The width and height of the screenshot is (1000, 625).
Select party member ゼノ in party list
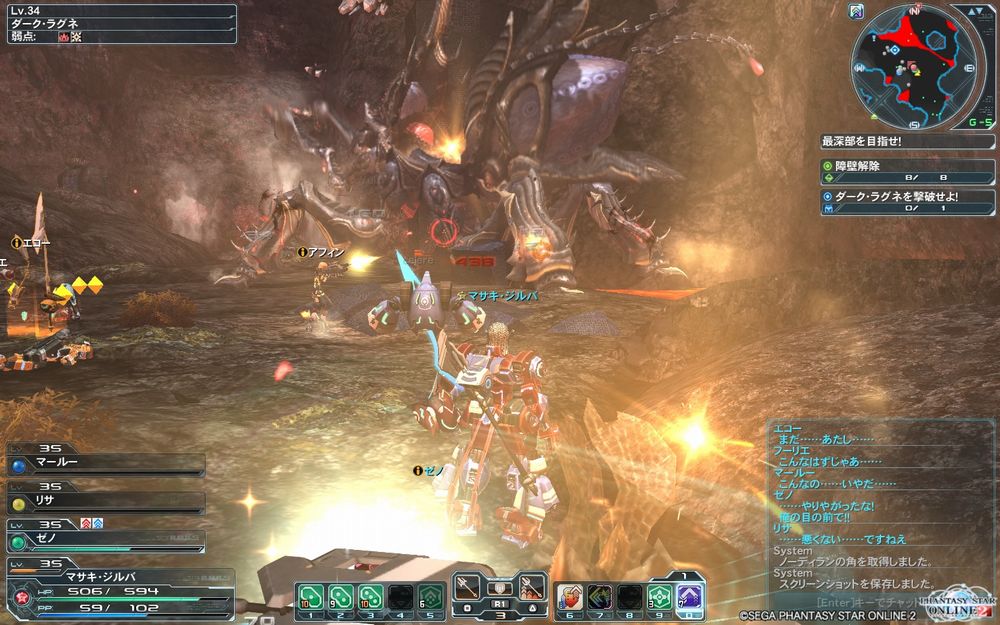tap(105, 540)
